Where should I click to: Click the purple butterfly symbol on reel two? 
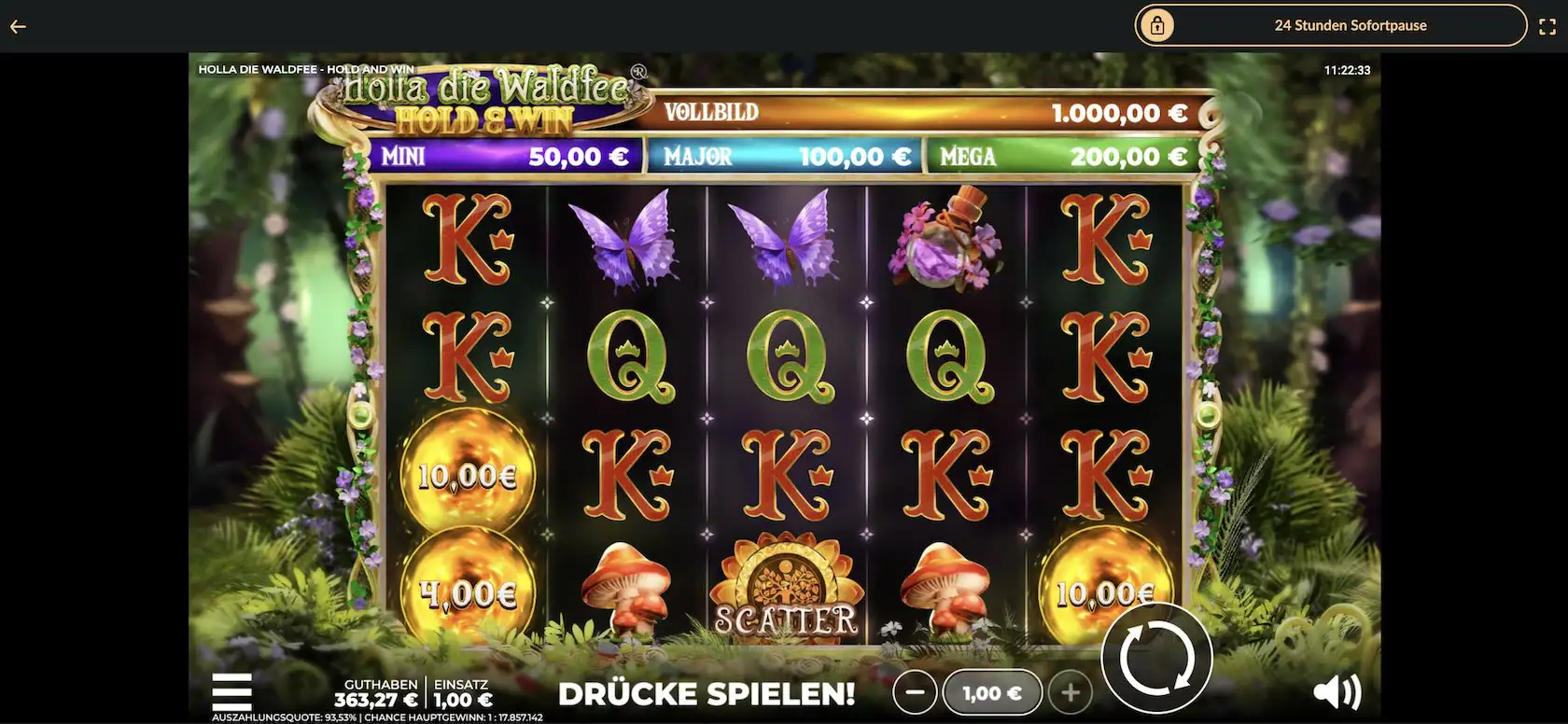tap(631, 243)
